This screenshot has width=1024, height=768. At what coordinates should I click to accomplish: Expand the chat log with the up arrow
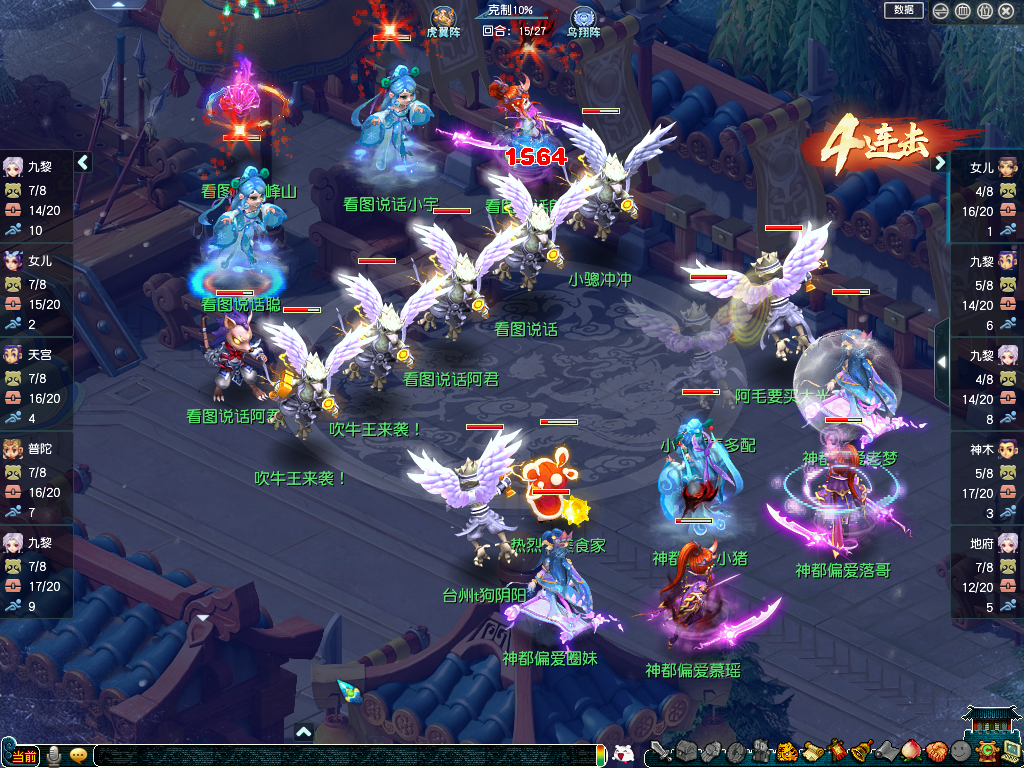(x=304, y=732)
